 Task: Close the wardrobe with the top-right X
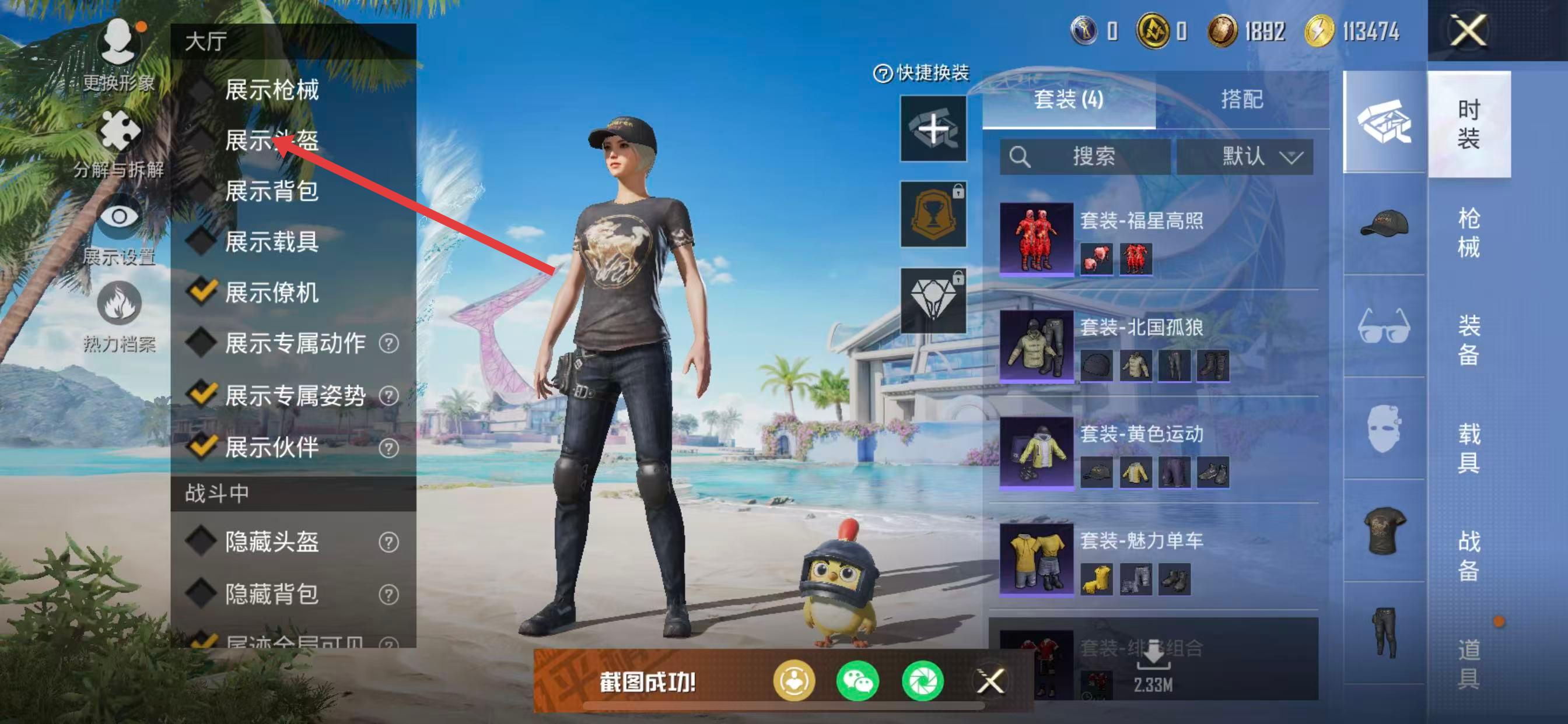(1468, 30)
